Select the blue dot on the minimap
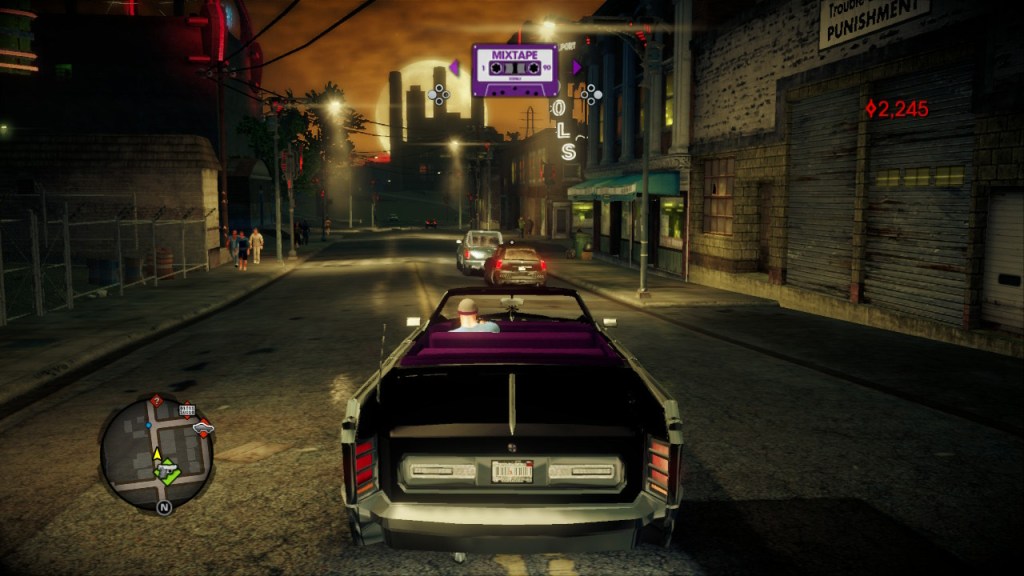This screenshot has width=1024, height=576. [149, 425]
